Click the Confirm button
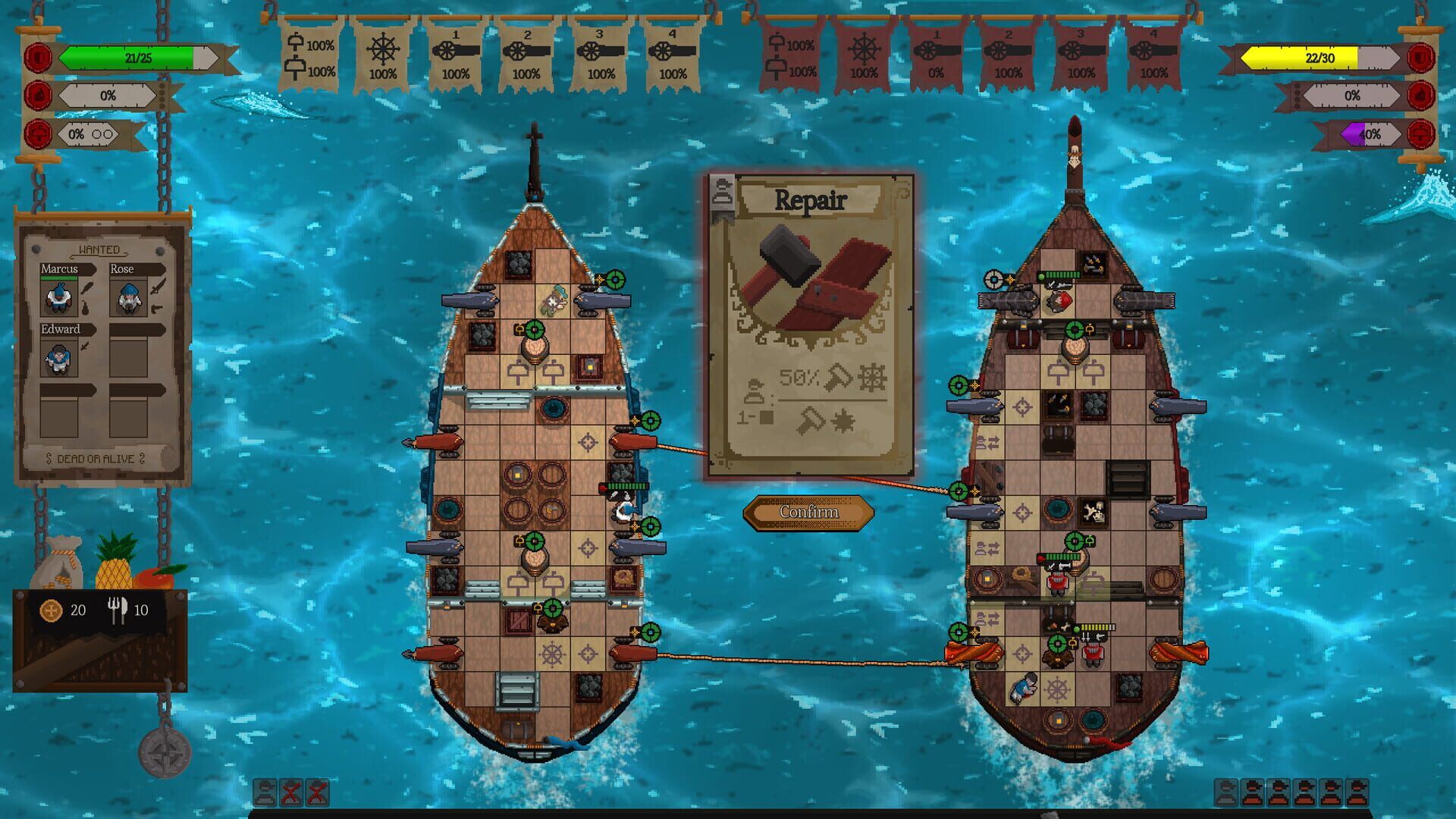The width and height of the screenshot is (1456, 819). [x=809, y=513]
